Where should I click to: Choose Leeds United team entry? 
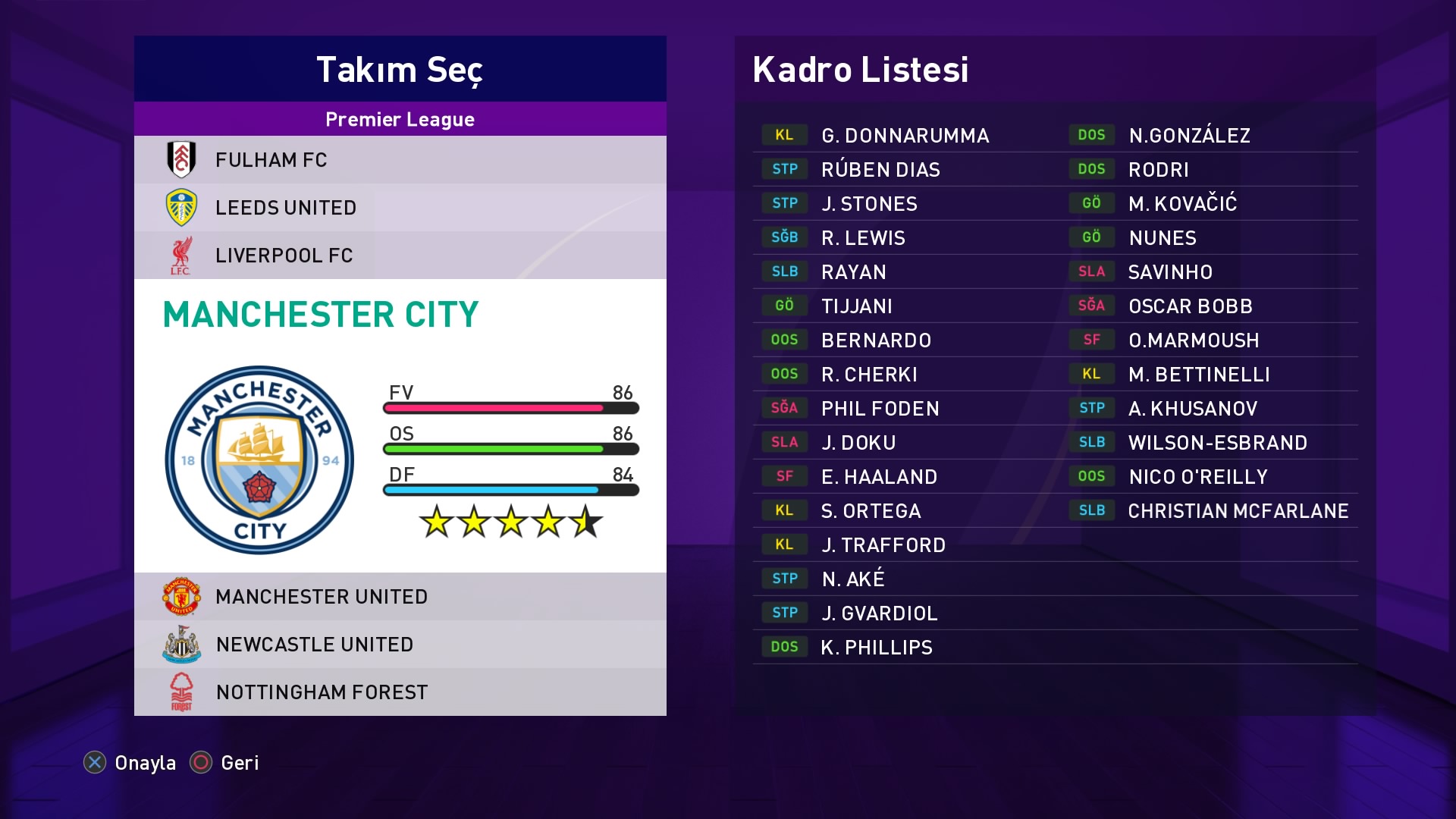pyautogui.click(x=400, y=208)
